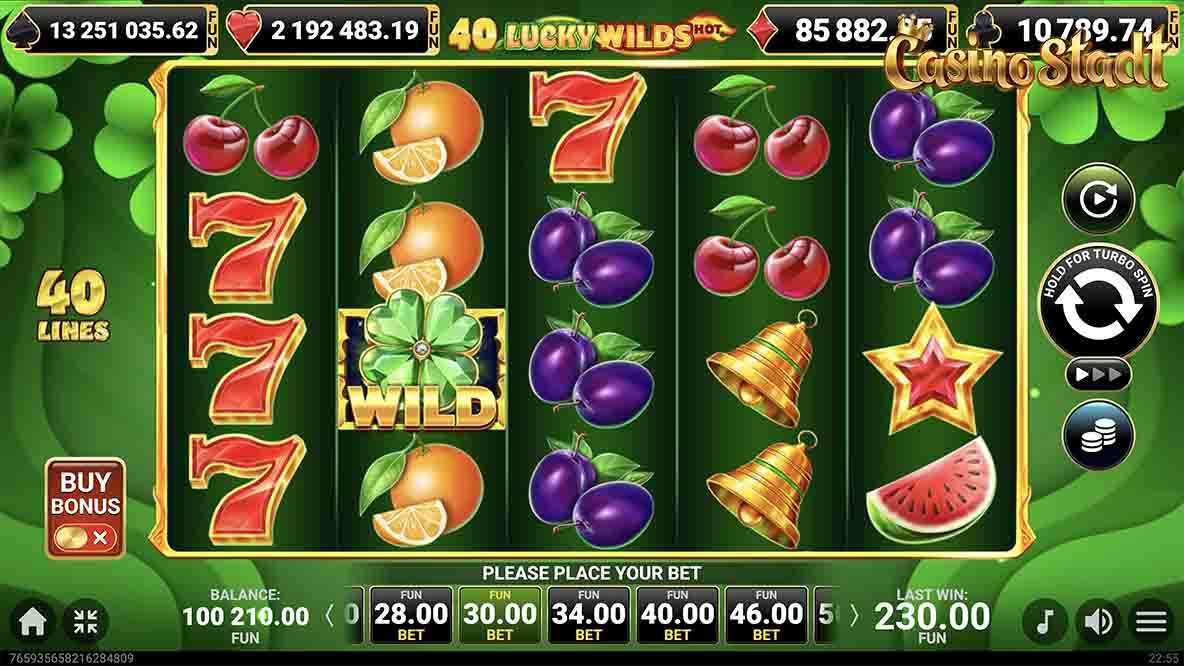Screen dimensions: 1184x666
Task: Toggle the music note button
Action: click(x=1045, y=622)
